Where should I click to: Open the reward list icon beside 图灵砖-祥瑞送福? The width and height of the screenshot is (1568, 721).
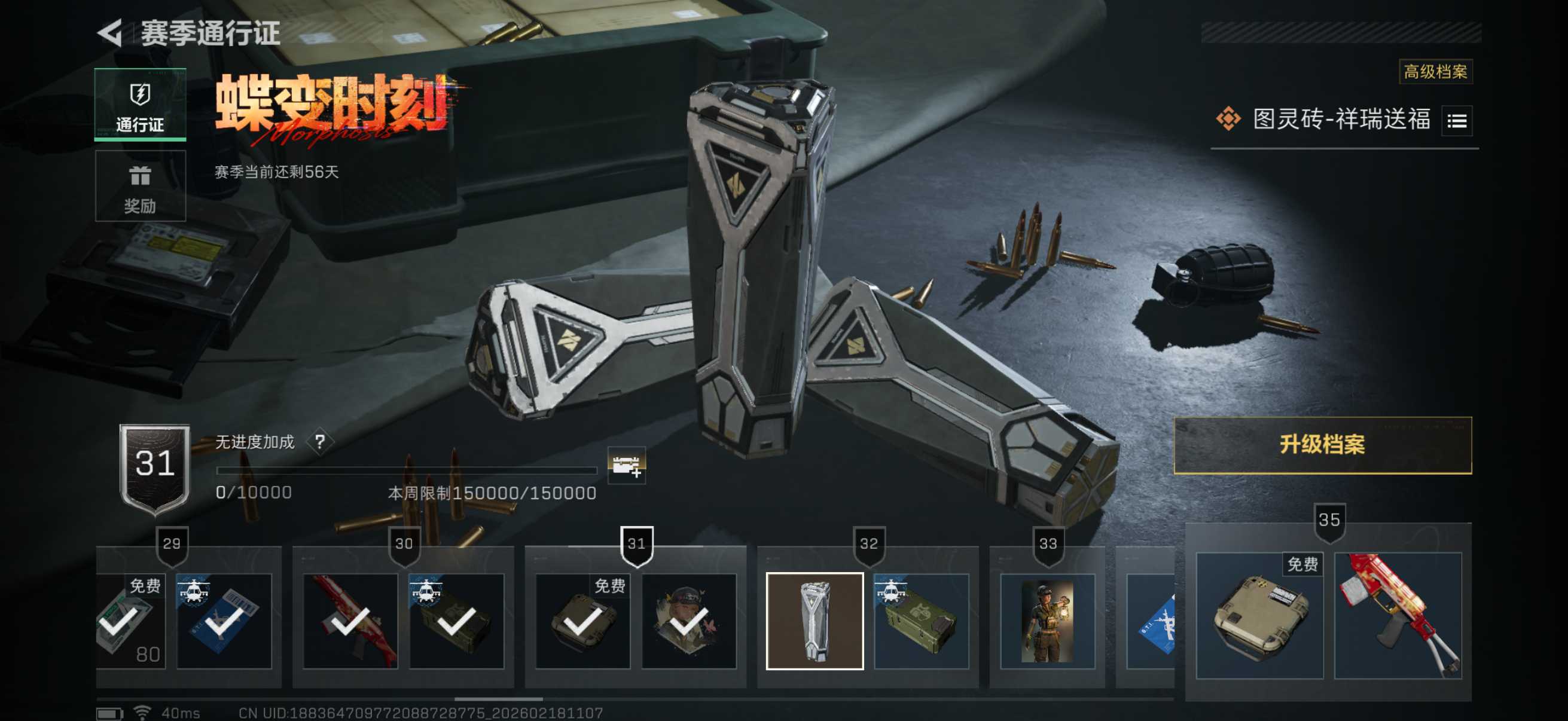coord(1457,121)
